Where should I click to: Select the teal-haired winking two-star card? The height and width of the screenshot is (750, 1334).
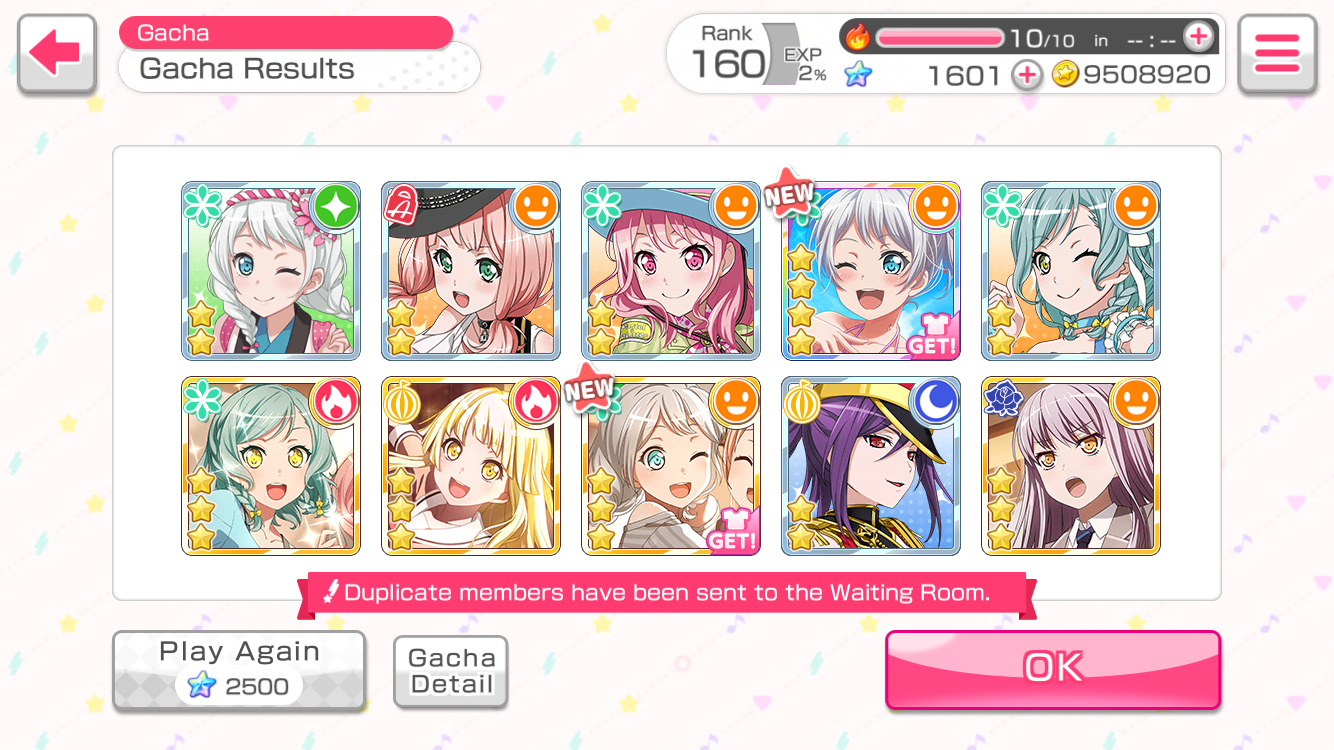click(x=1070, y=271)
